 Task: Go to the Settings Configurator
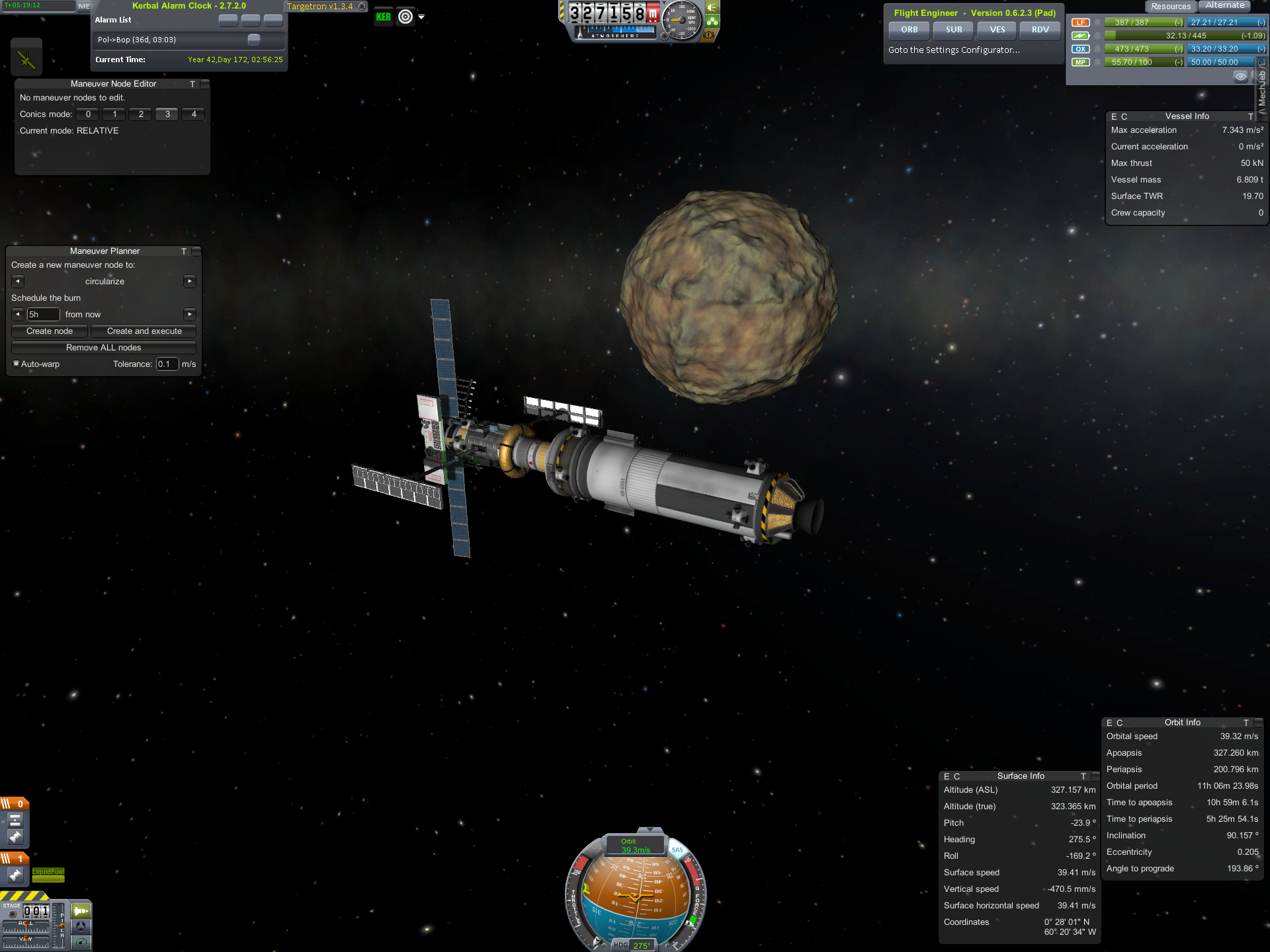tap(953, 50)
